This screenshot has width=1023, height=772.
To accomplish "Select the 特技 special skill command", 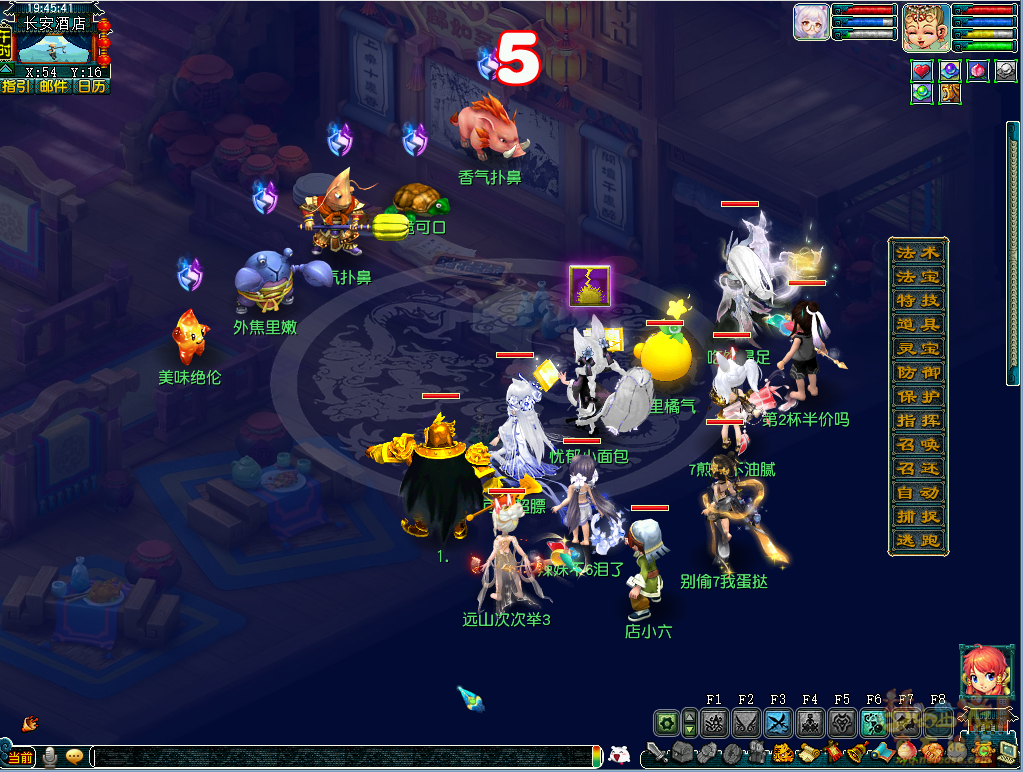I will [917, 301].
